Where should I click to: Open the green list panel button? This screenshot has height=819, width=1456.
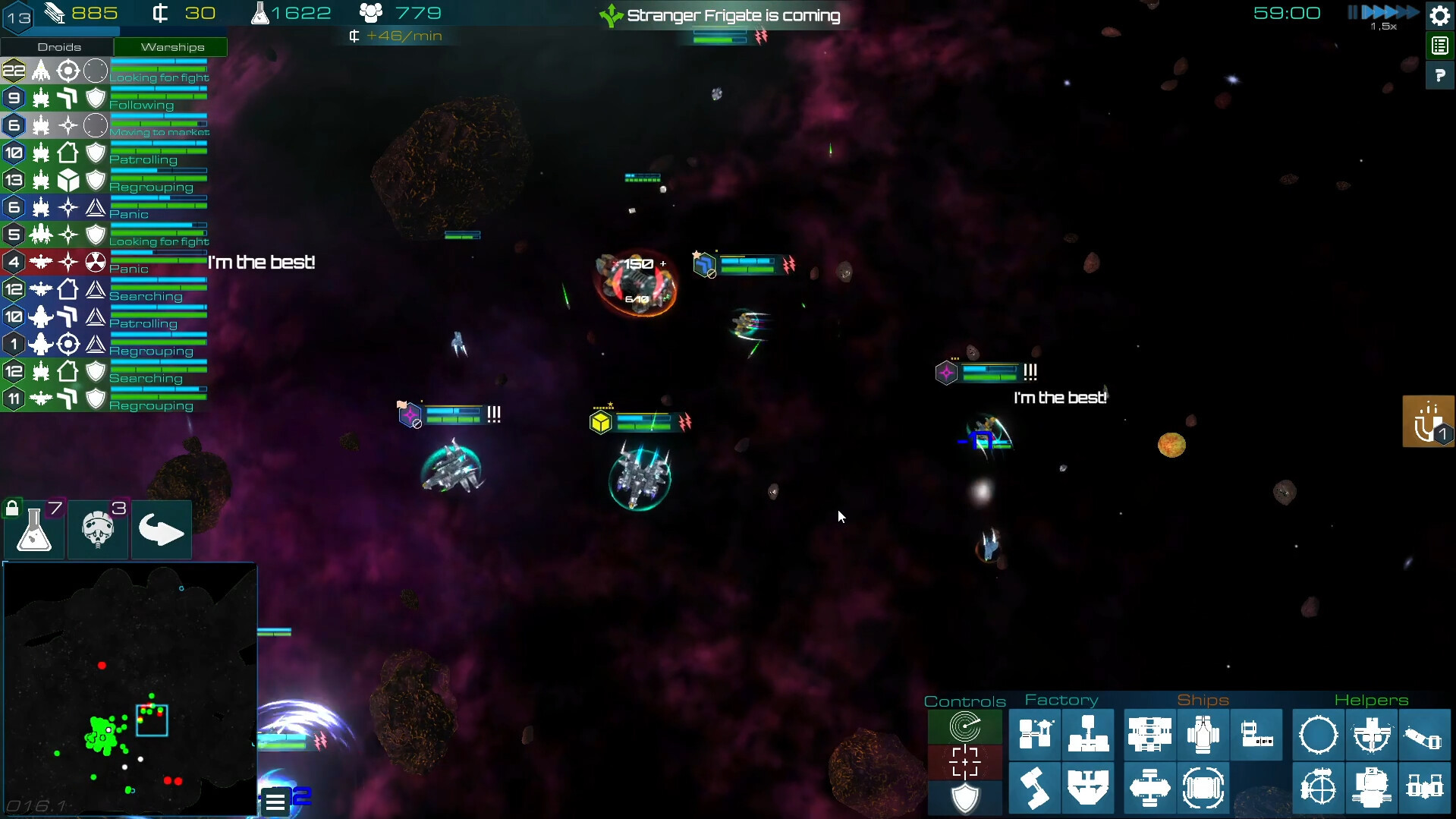(x=1439, y=46)
